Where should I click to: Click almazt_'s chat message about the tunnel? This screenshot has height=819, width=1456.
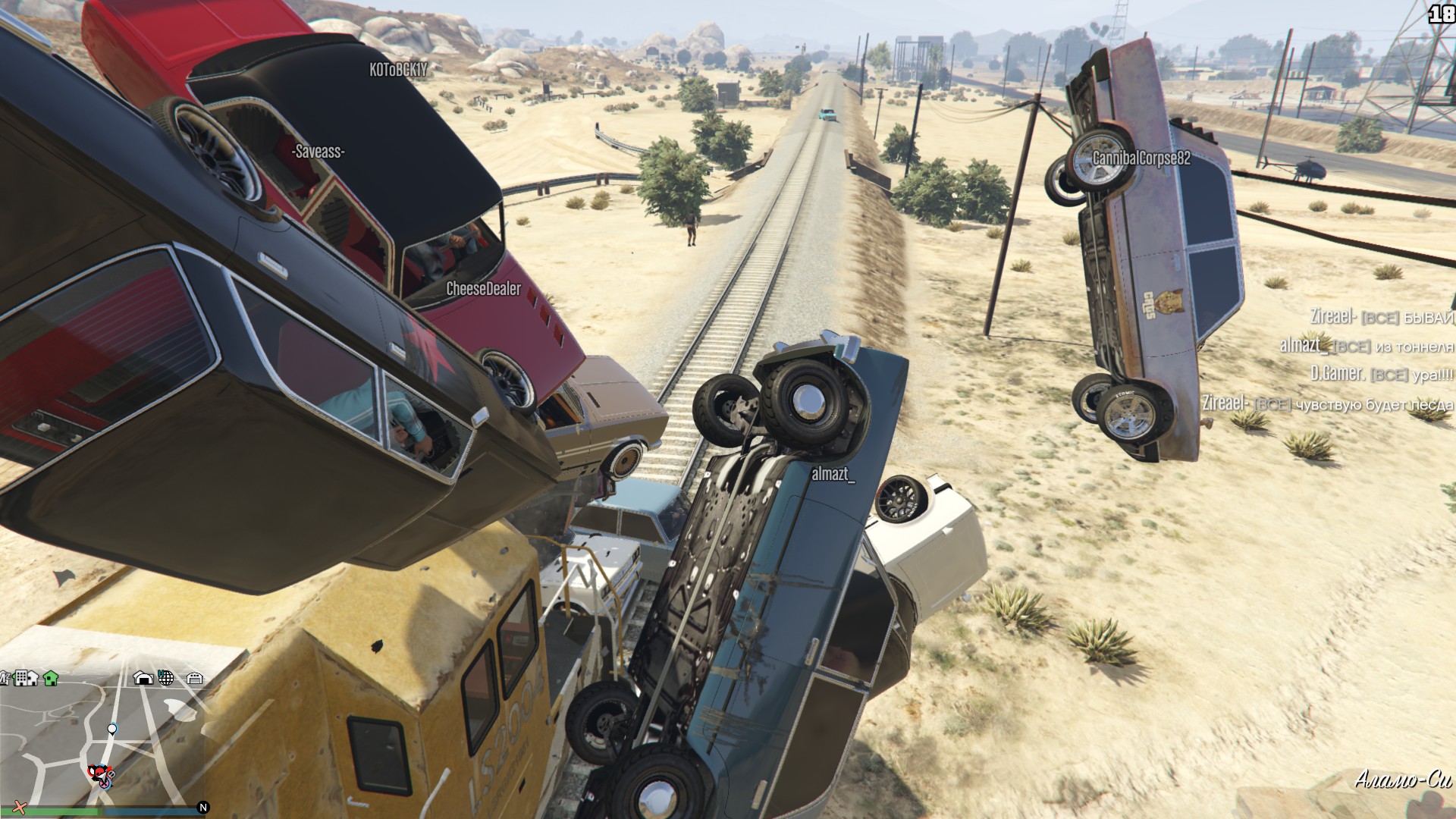[1365, 346]
